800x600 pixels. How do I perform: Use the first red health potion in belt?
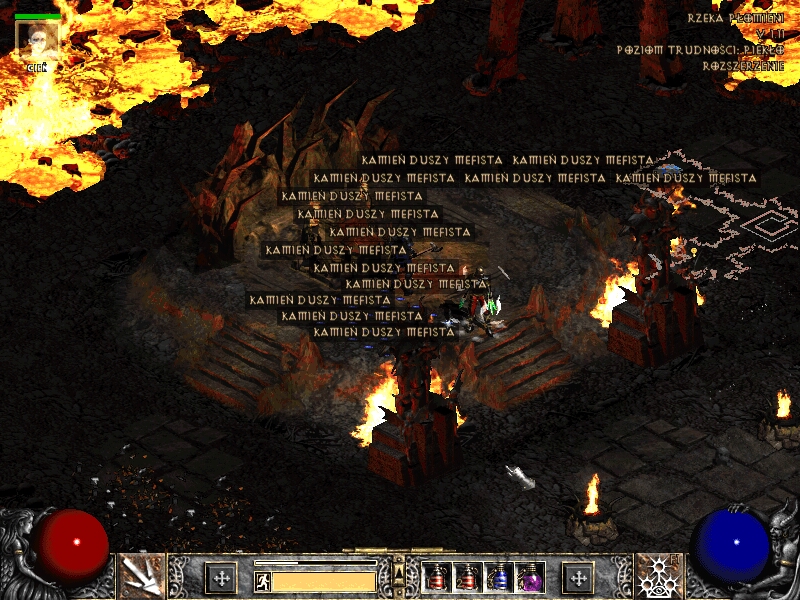[437, 578]
